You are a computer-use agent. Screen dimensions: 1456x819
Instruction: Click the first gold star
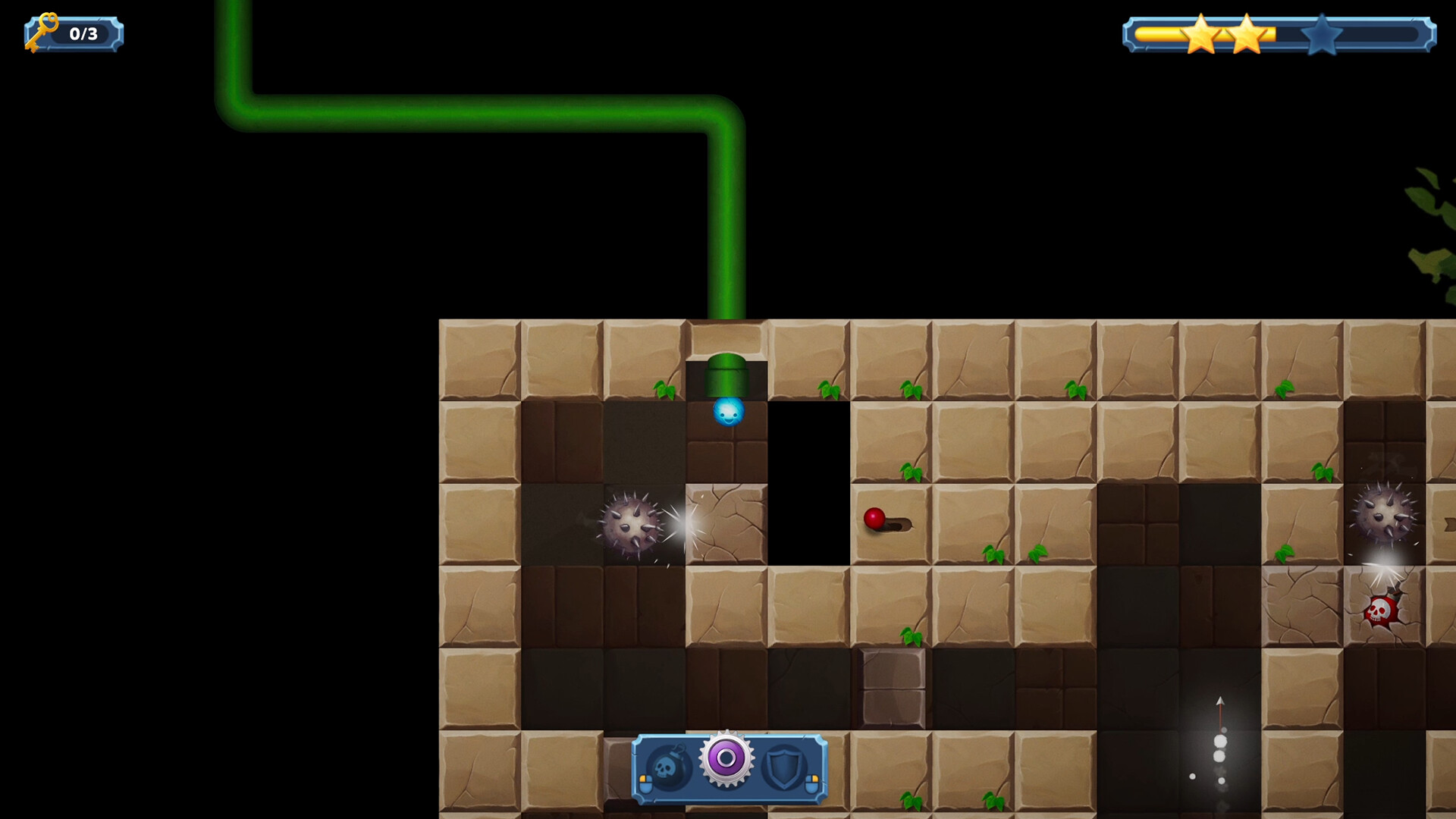[x=1201, y=34]
